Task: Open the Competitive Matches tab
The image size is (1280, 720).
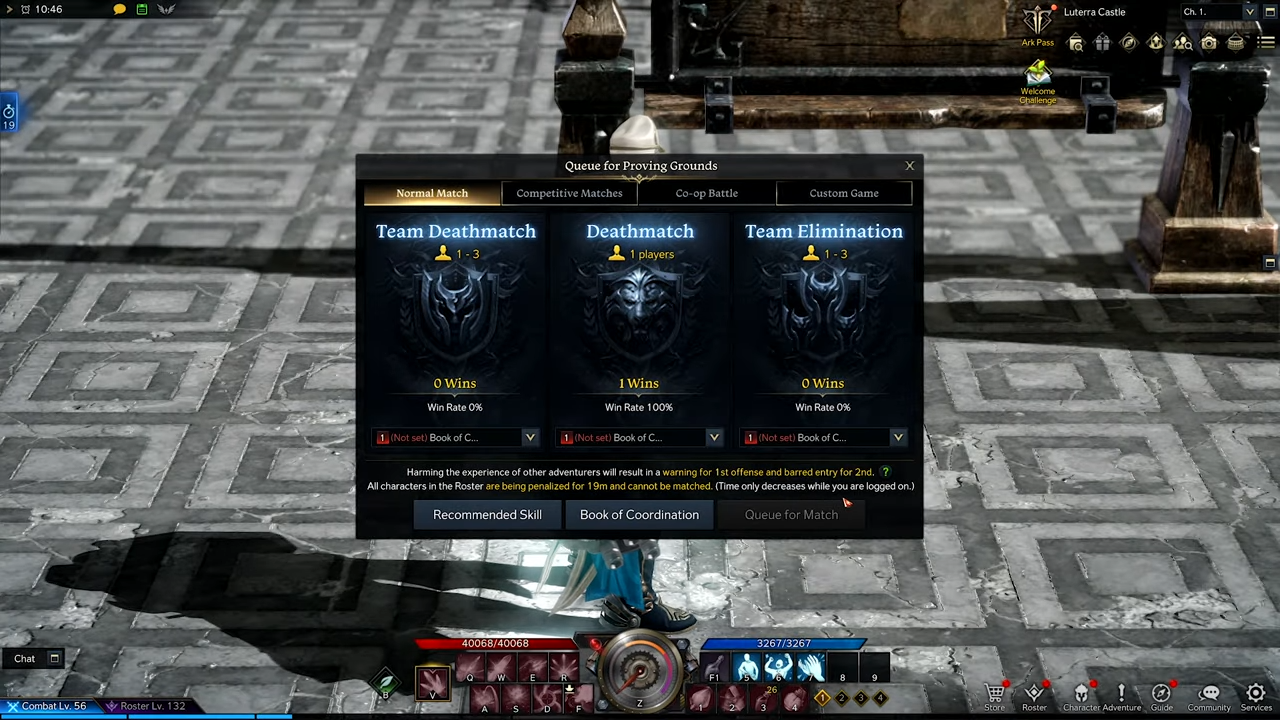Action: pyautogui.click(x=569, y=193)
